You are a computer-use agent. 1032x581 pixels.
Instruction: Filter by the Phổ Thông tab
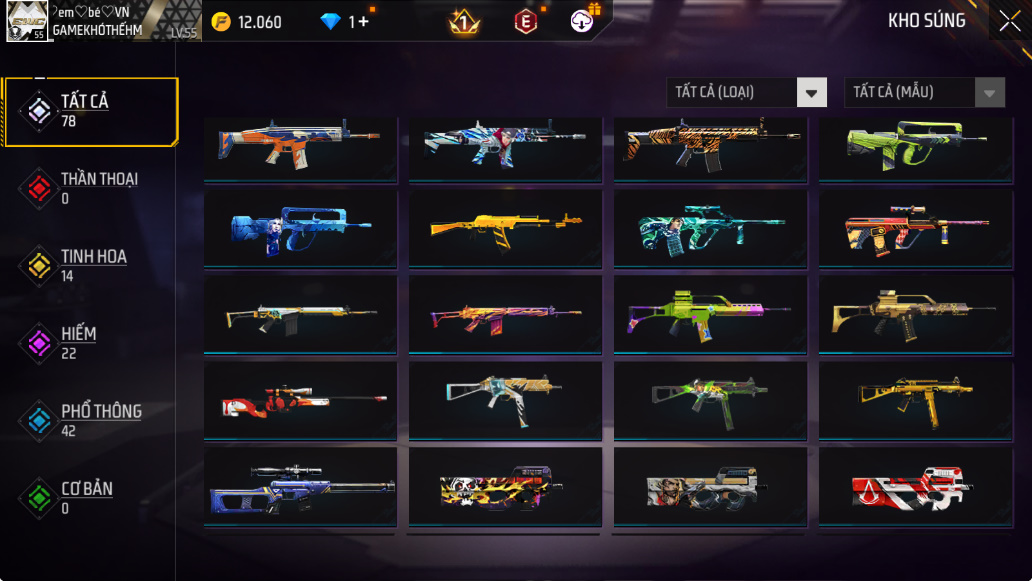91,420
